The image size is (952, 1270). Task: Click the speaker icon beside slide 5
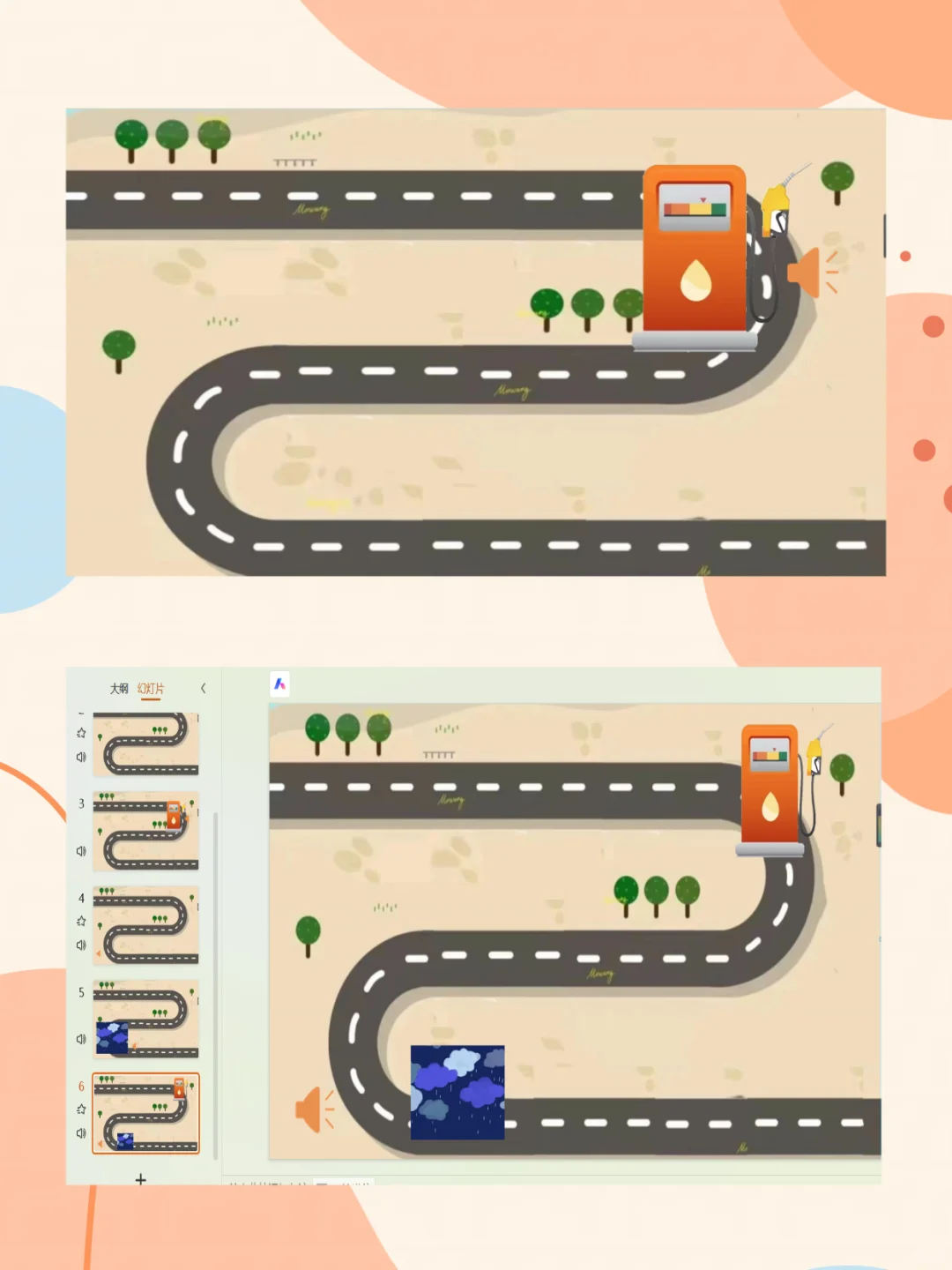81,1039
